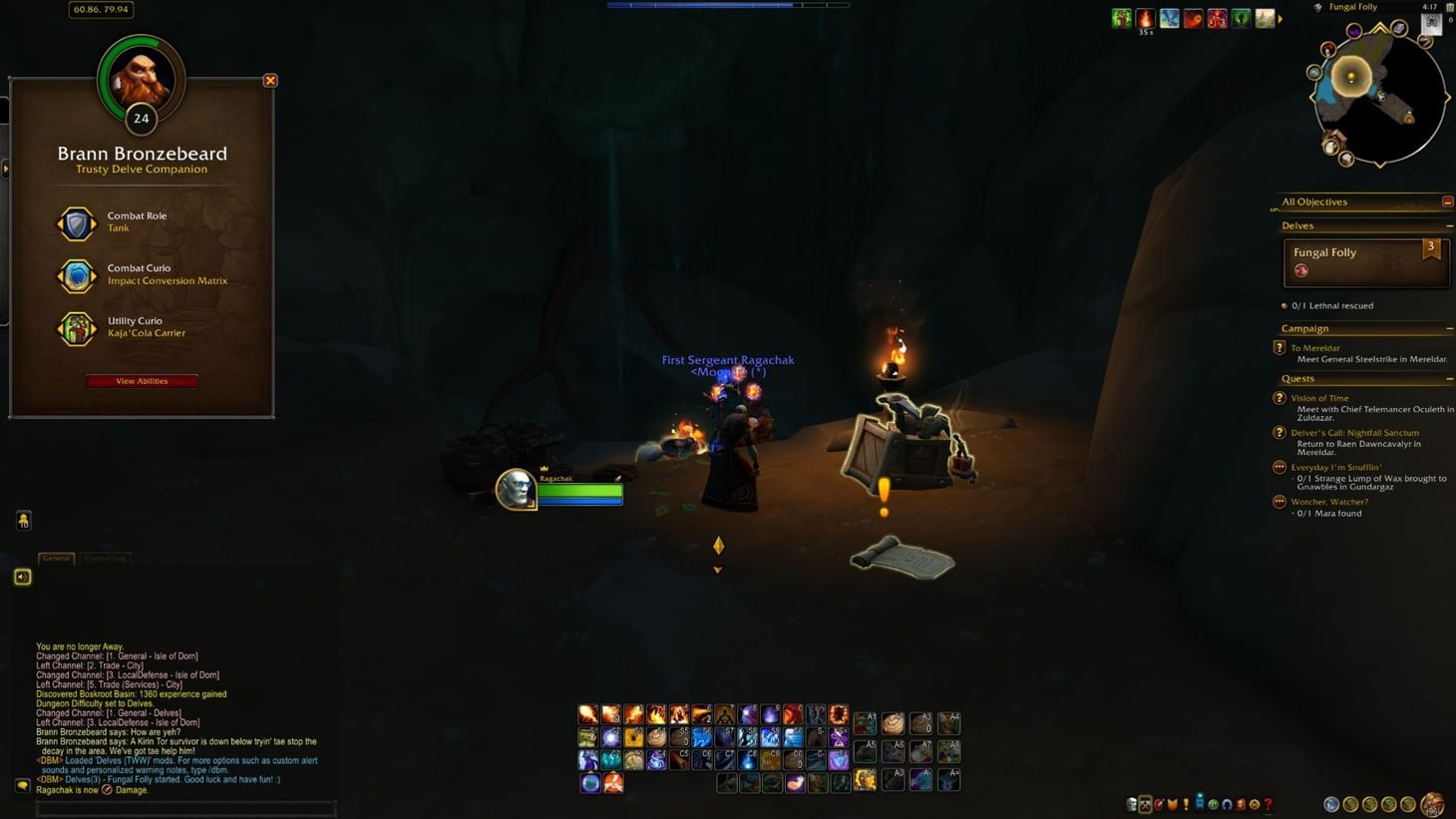Click the View Abilities button

pyautogui.click(x=141, y=380)
